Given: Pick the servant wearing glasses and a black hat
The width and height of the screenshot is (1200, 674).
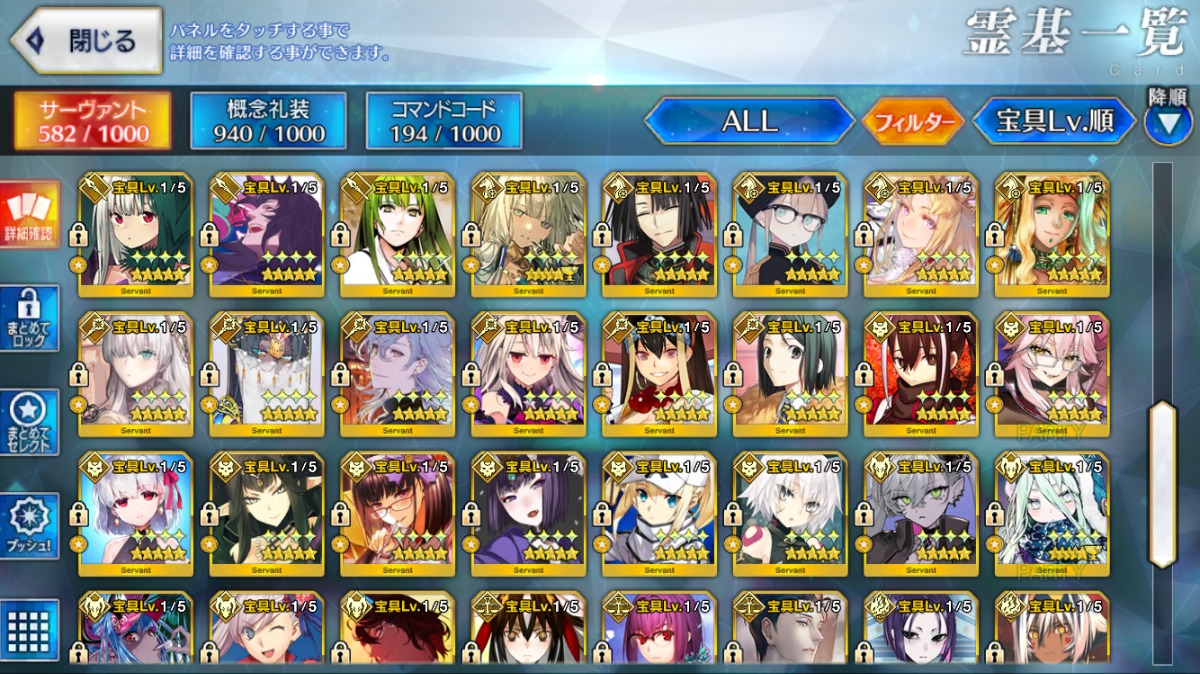Looking at the screenshot, I should pos(790,236).
